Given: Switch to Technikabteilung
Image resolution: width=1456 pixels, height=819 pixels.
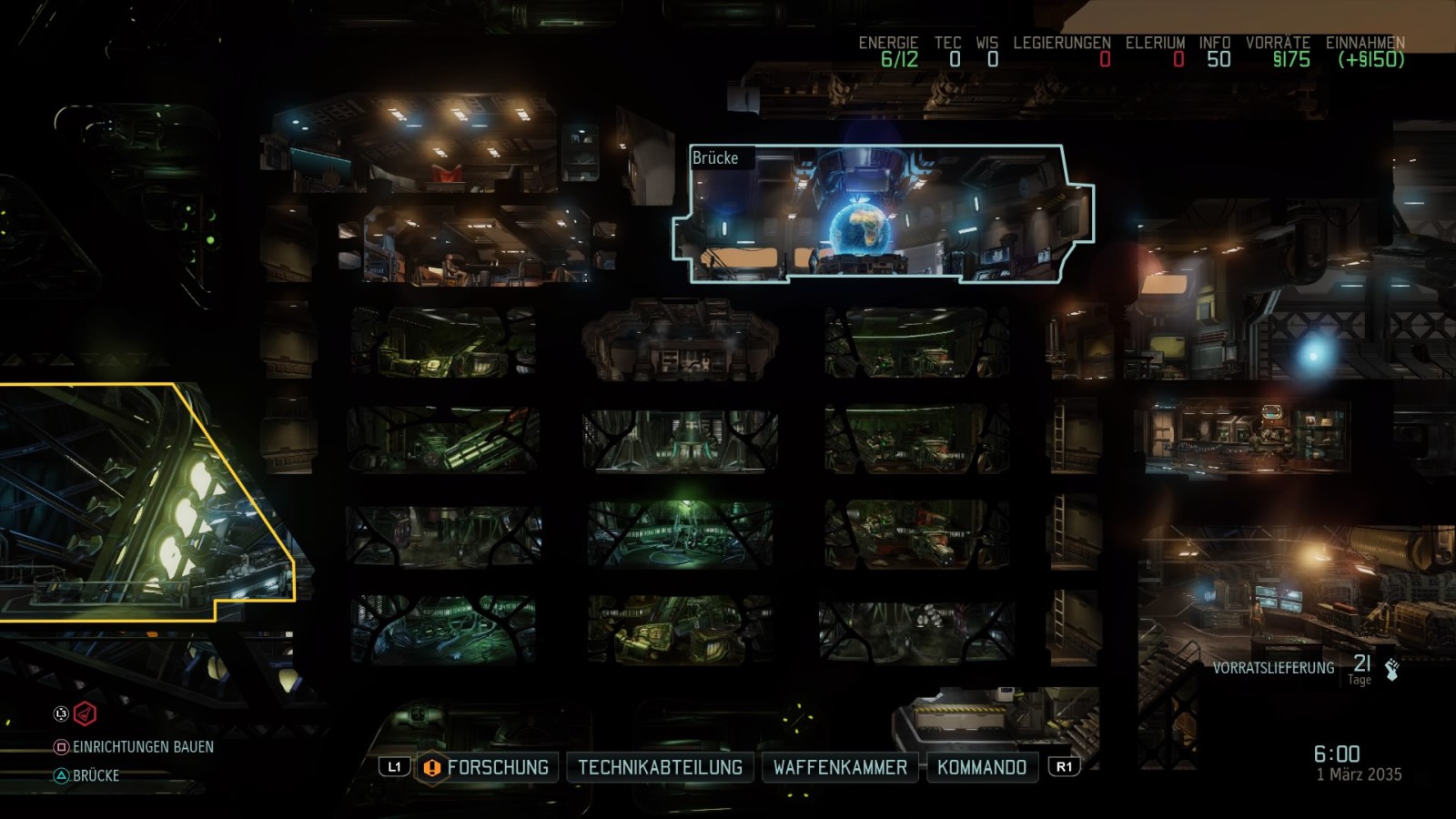Looking at the screenshot, I should [660, 767].
